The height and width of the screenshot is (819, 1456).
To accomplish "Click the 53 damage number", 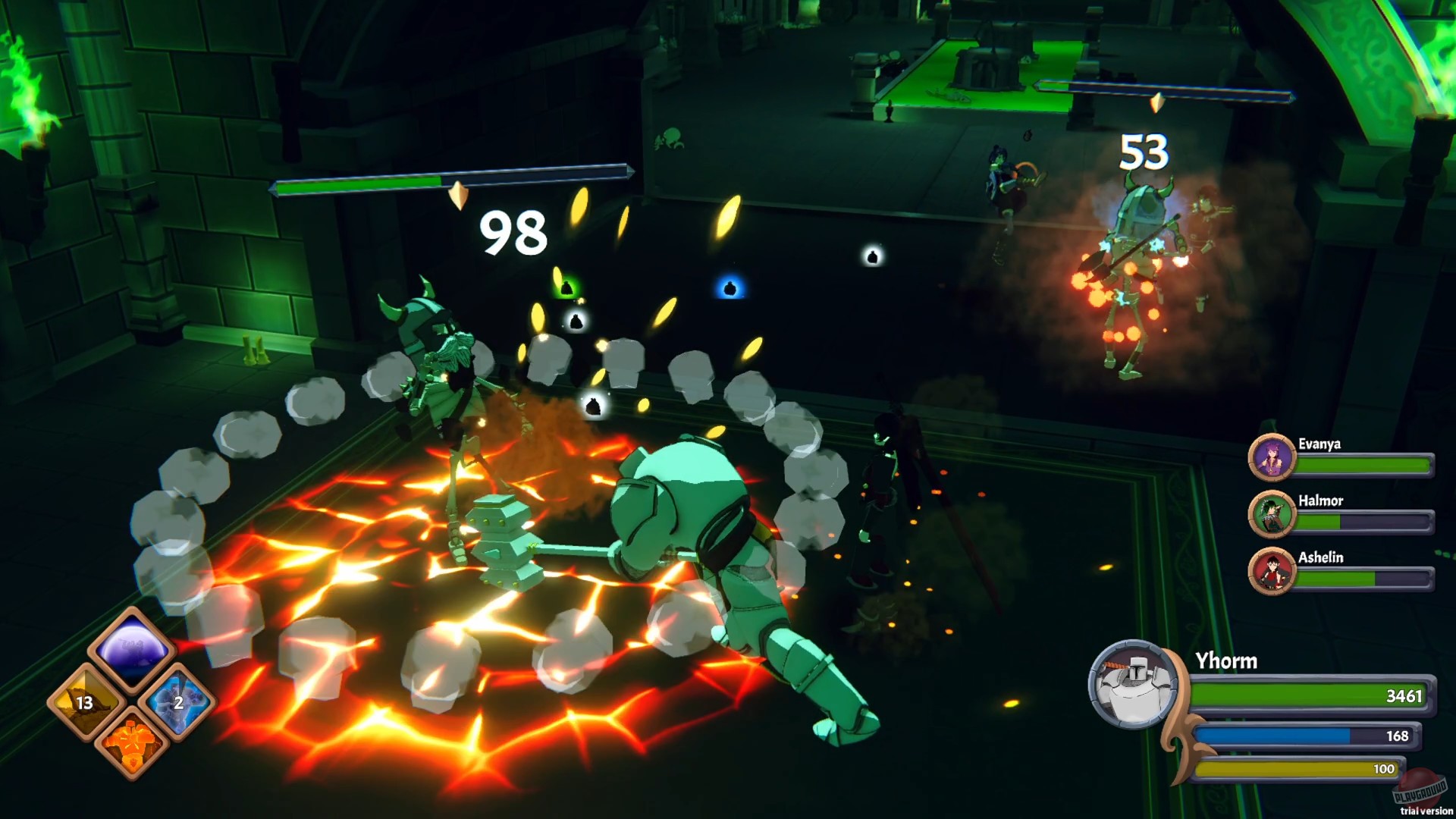I will 1144,152.
